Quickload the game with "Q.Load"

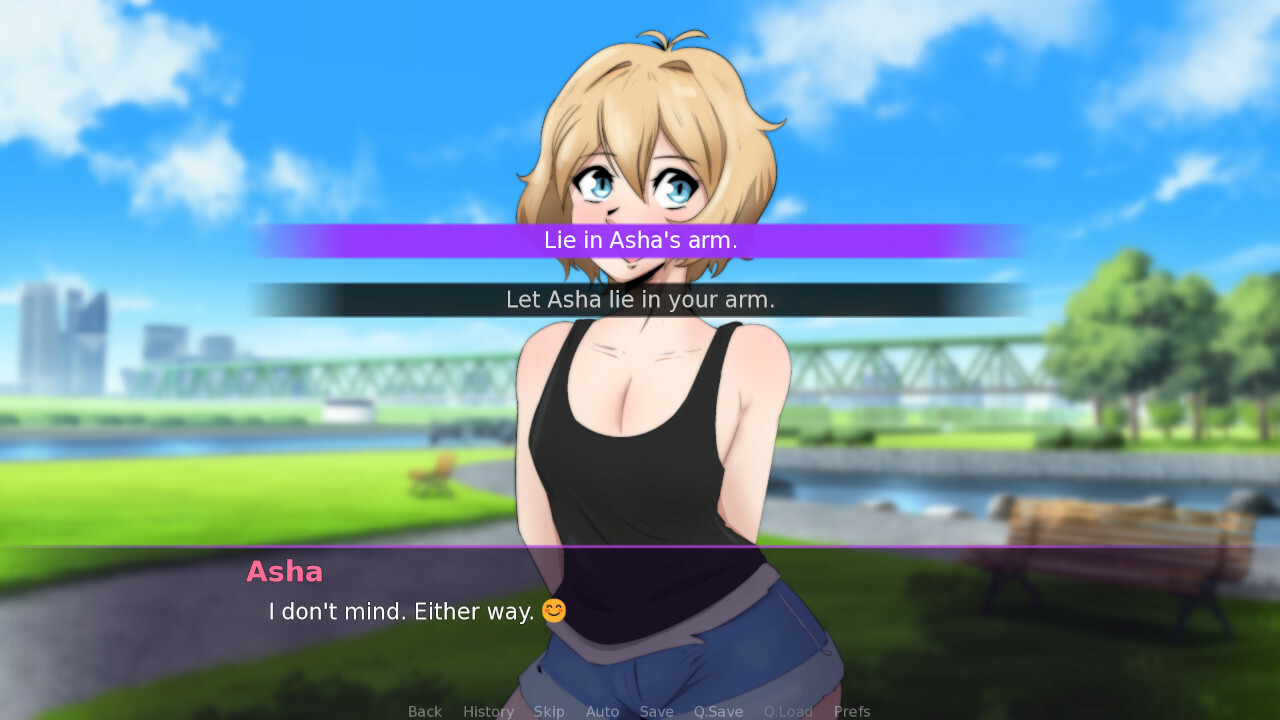788,711
